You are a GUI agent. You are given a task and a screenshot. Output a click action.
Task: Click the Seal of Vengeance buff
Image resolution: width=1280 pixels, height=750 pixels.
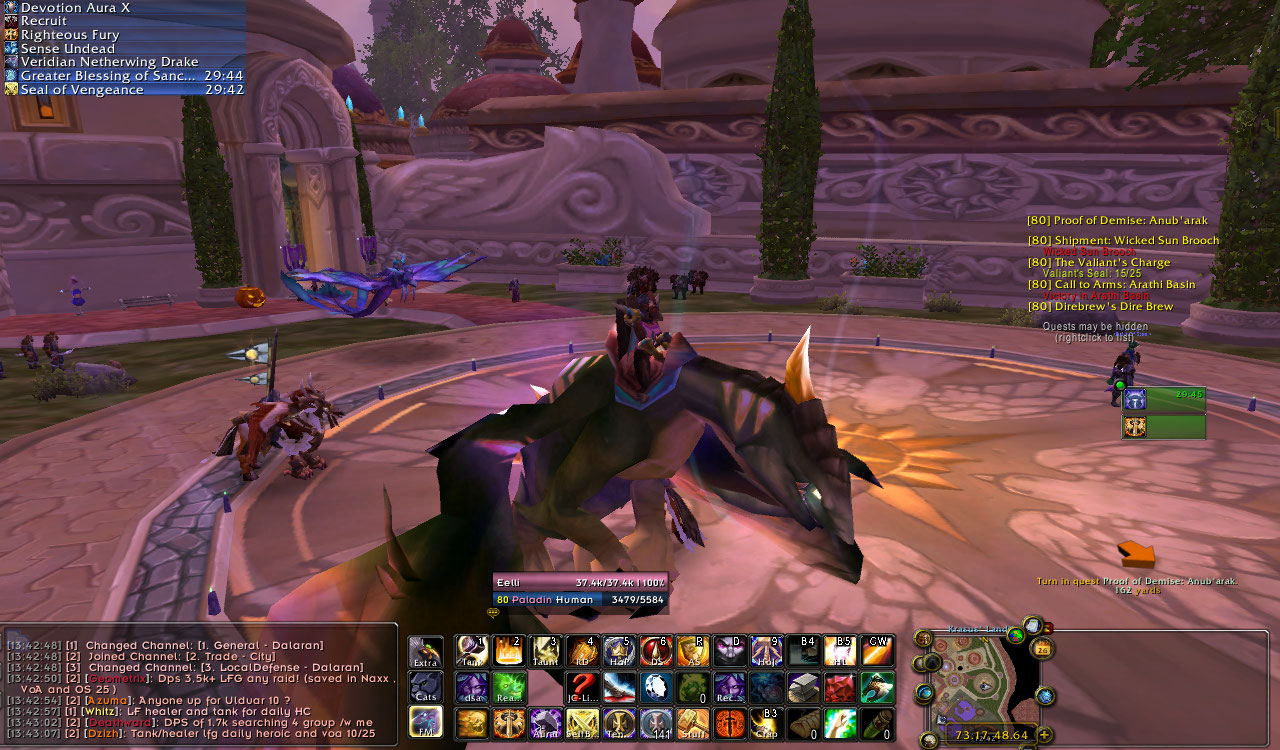click(x=82, y=90)
